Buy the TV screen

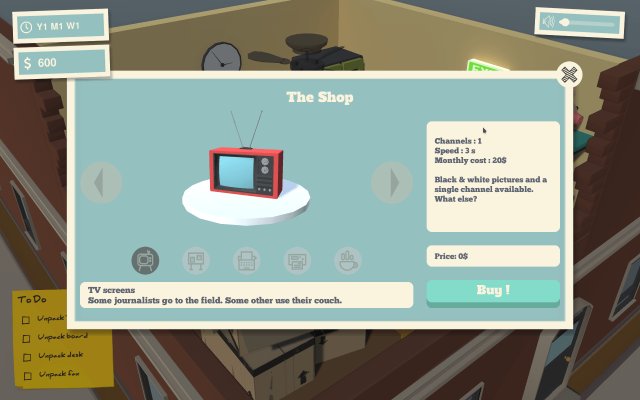click(x=493, y=290)
